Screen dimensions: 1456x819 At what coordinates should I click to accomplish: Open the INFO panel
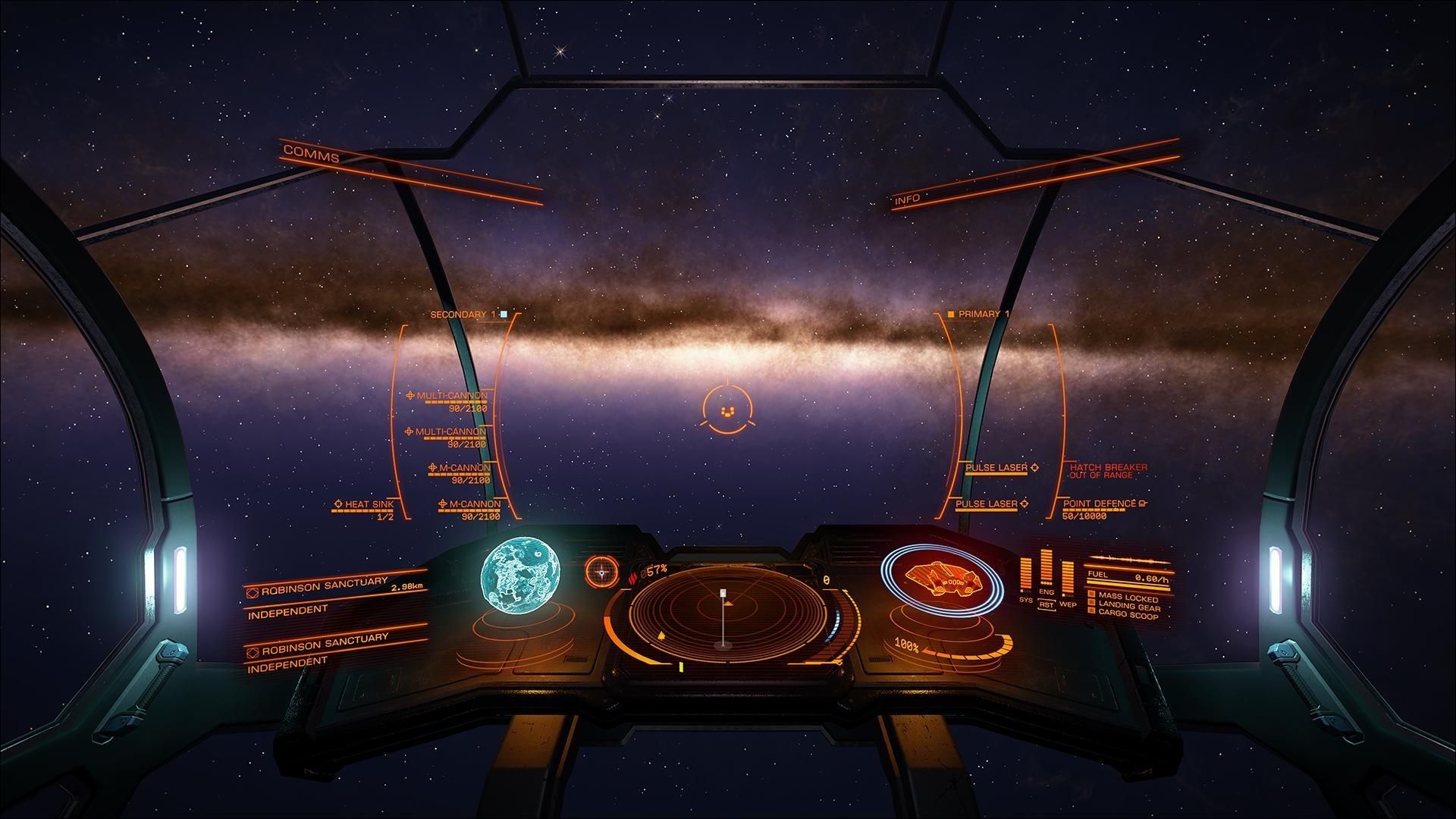907,199
